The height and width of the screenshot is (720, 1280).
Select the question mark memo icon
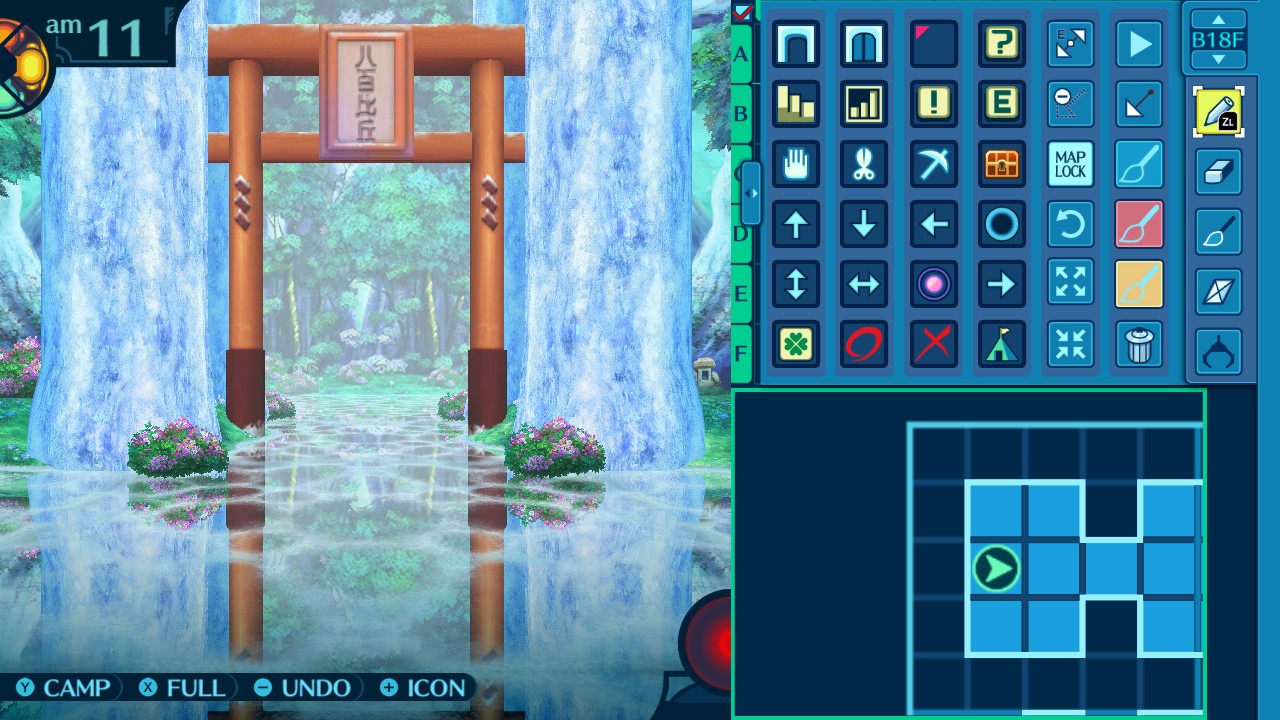1002,44
